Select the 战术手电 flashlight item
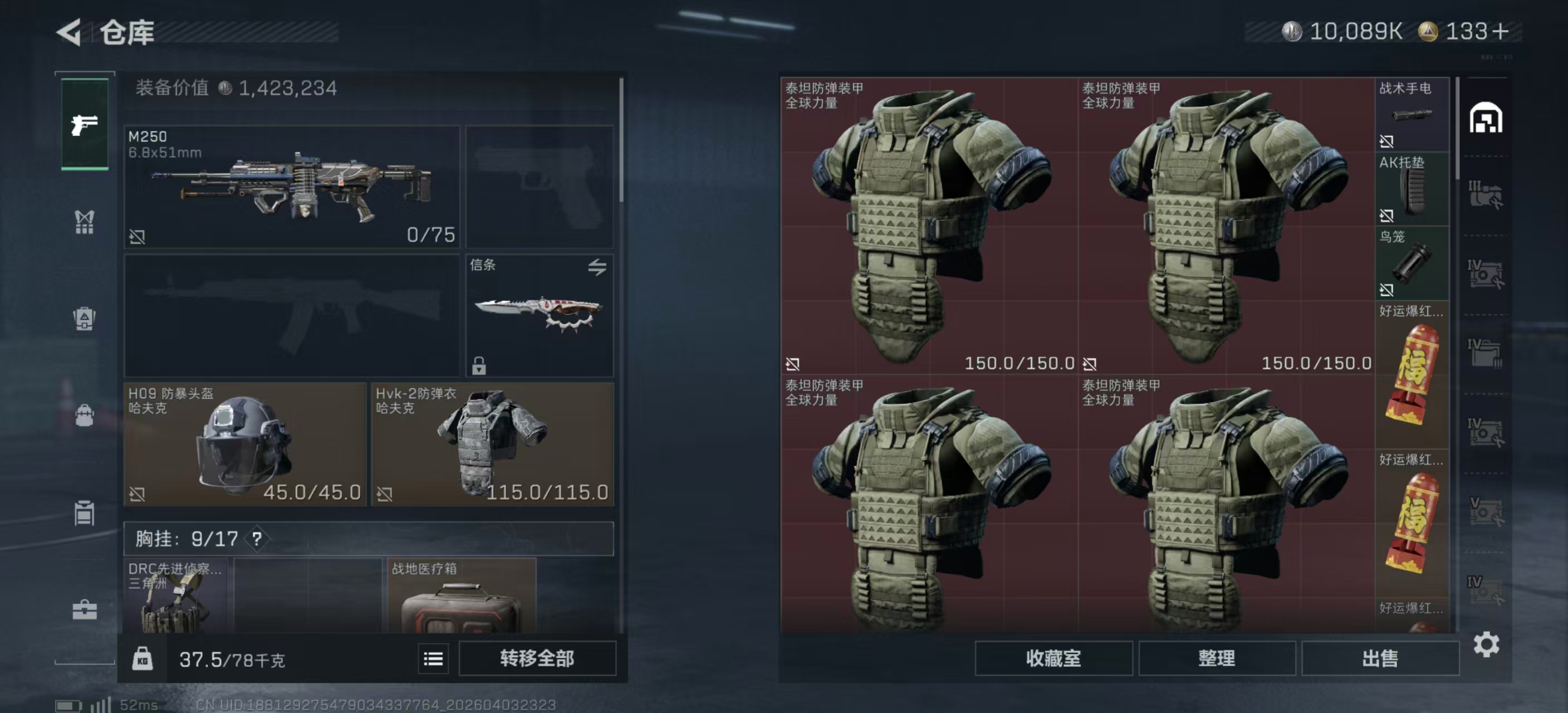Screen dimensions: 1568x713 (x=1412, y=114)
